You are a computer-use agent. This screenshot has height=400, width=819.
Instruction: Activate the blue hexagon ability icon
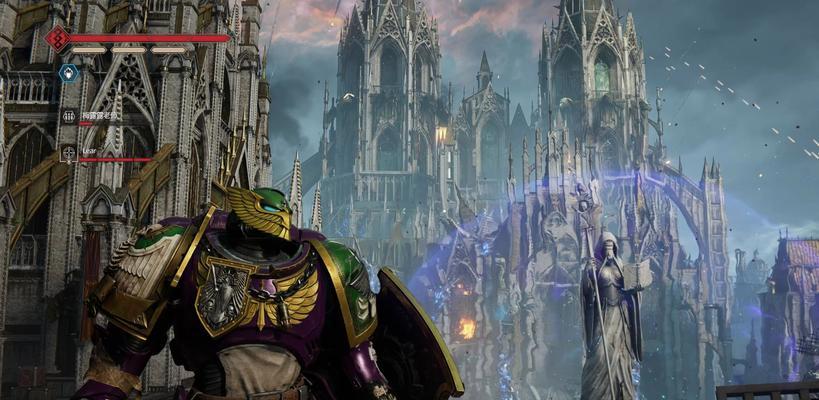[68, 73]
